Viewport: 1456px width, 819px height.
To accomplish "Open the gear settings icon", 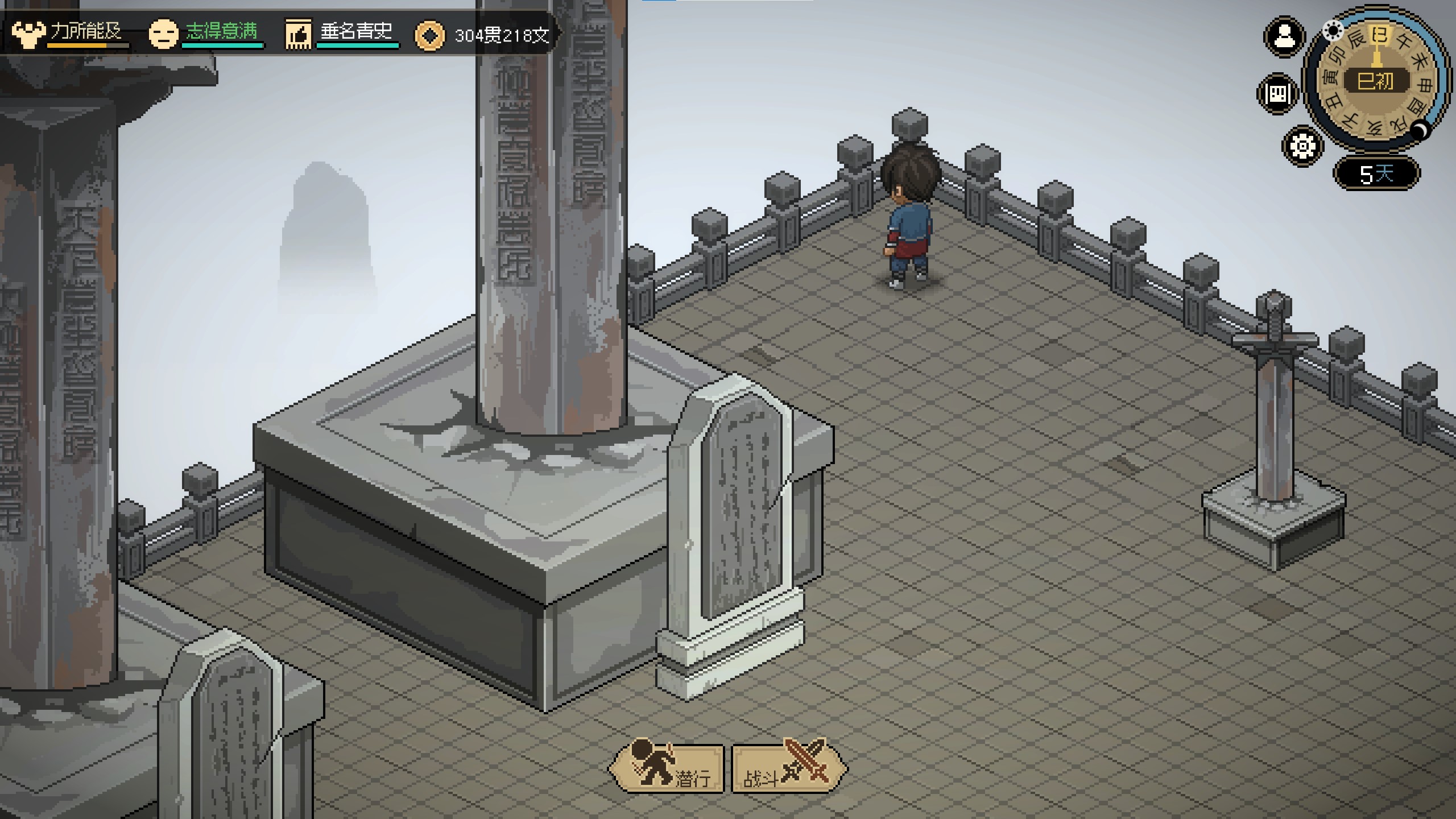I will [x=1302, y=147].
